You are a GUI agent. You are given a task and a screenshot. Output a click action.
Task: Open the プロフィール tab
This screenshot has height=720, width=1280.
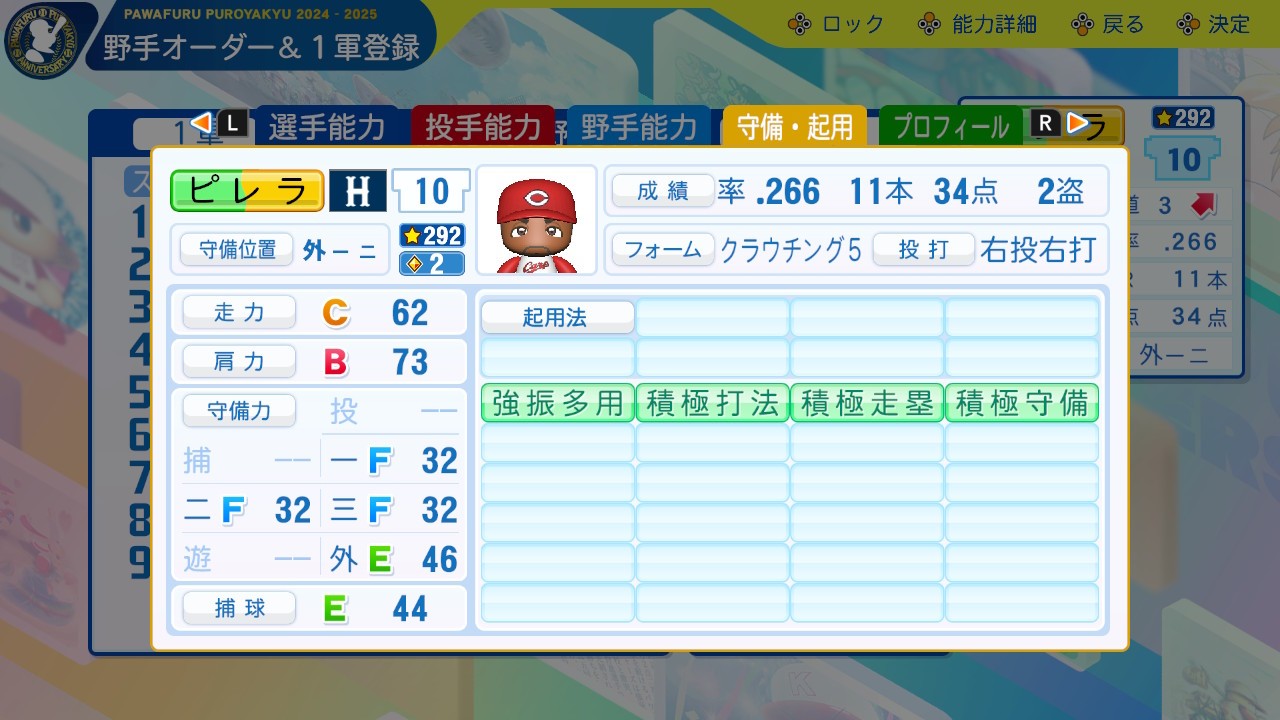point(950,126)
